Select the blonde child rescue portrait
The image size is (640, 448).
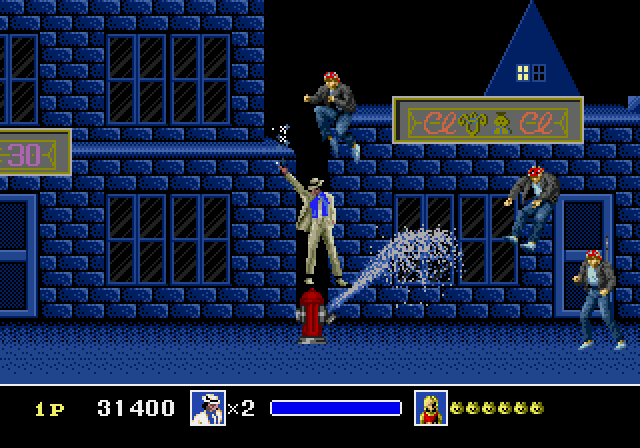tap(431, 407)
